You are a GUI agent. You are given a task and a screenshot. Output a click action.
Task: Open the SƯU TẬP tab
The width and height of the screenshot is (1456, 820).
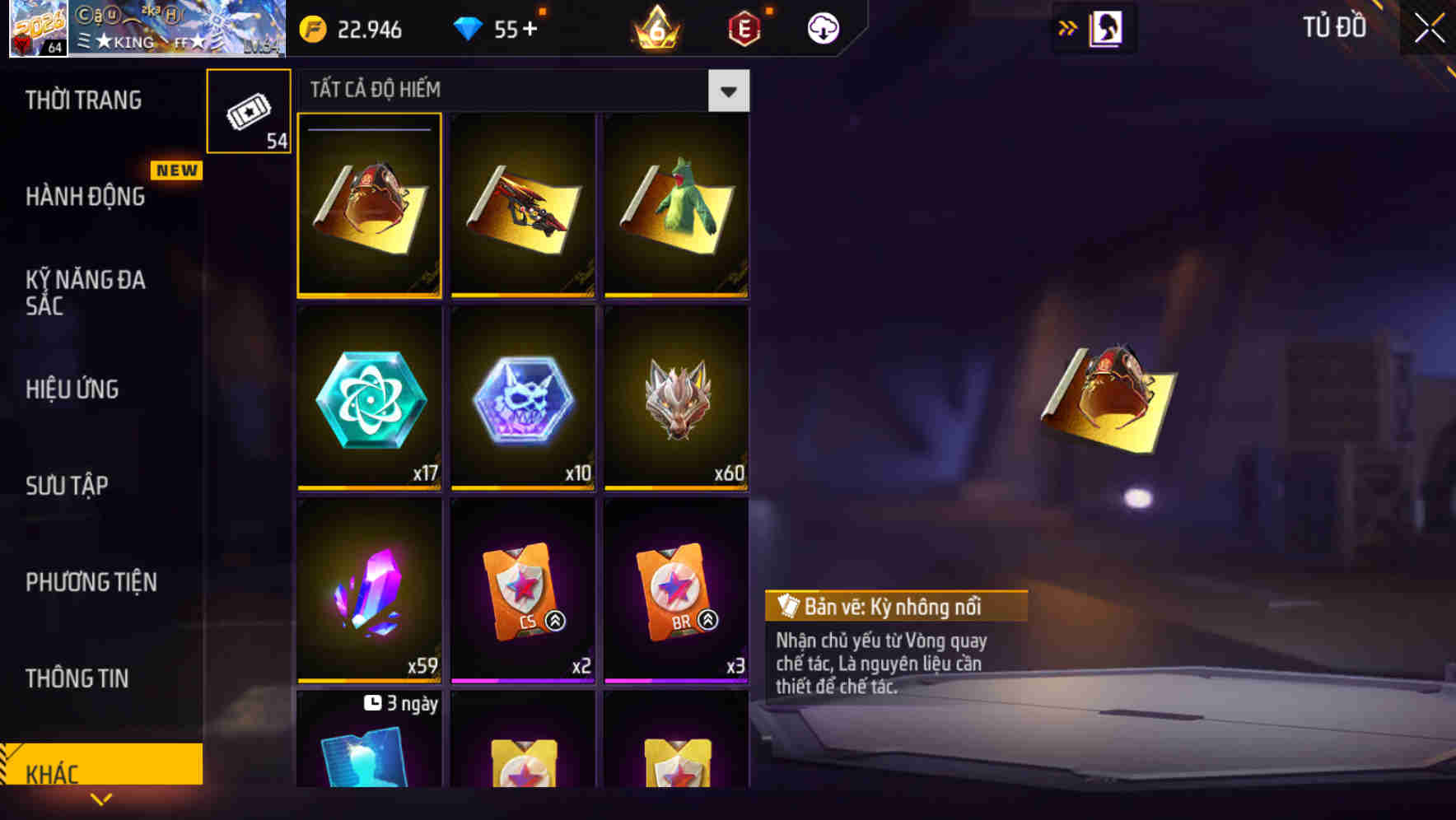point(66,486)
